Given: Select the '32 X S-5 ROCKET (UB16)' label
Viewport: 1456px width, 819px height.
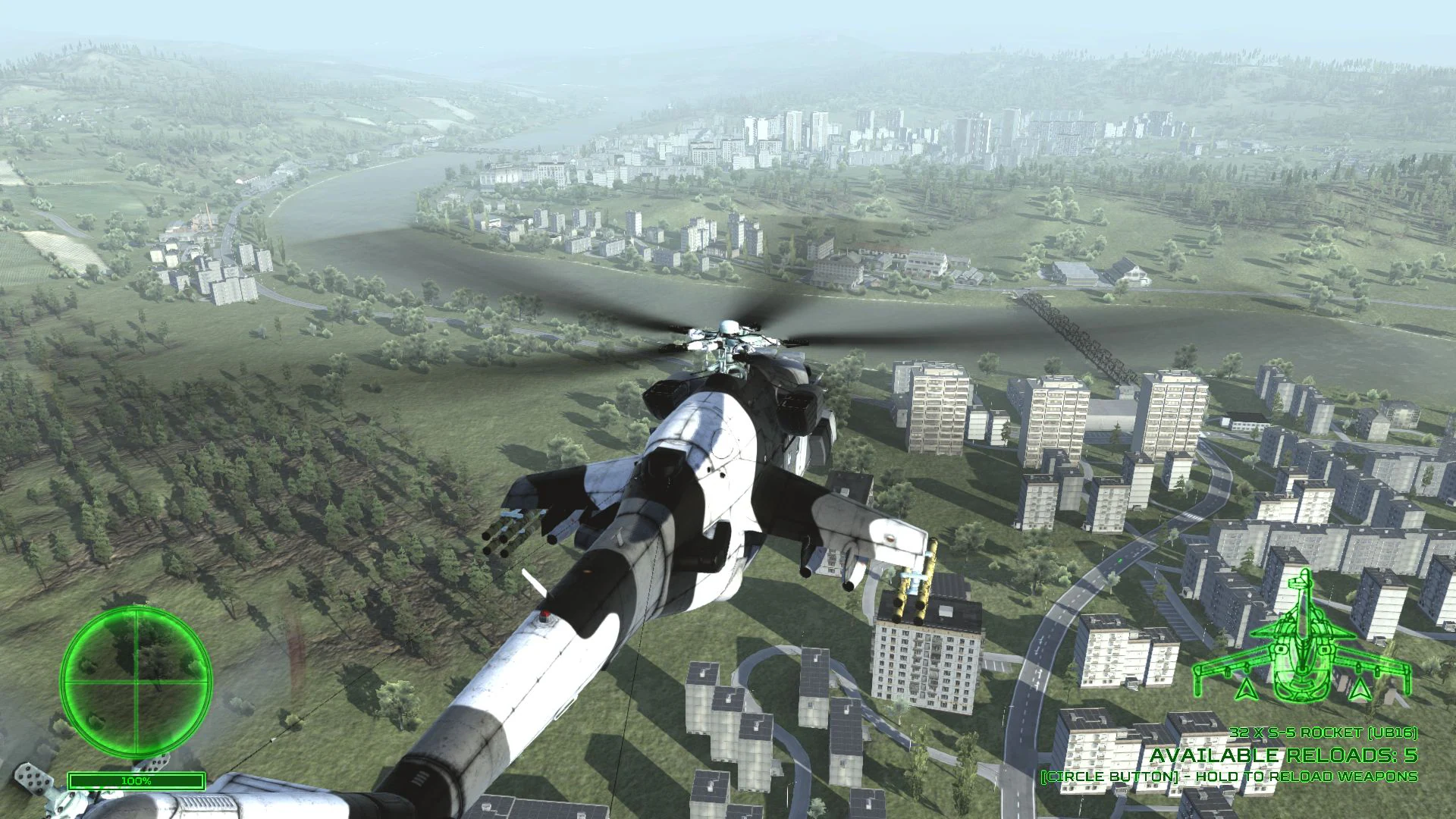Looking at the screenshot, I should coord(1323,732).
